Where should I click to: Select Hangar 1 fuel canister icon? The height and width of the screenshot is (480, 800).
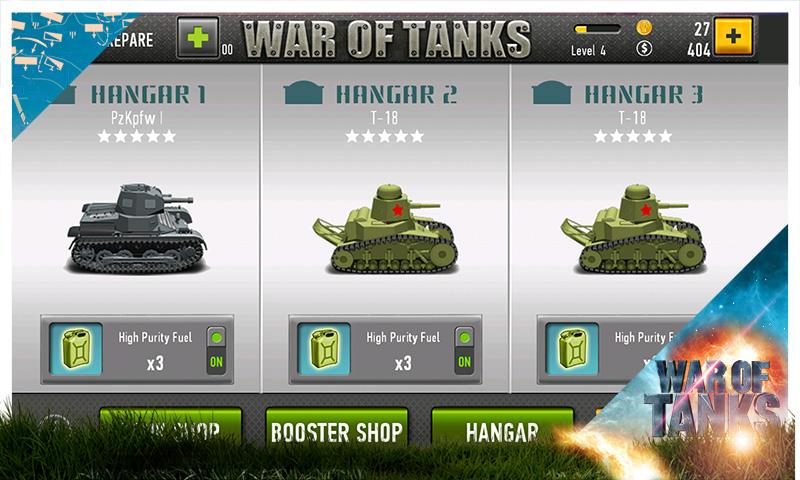pyautogui.click(x=73, y=349)
